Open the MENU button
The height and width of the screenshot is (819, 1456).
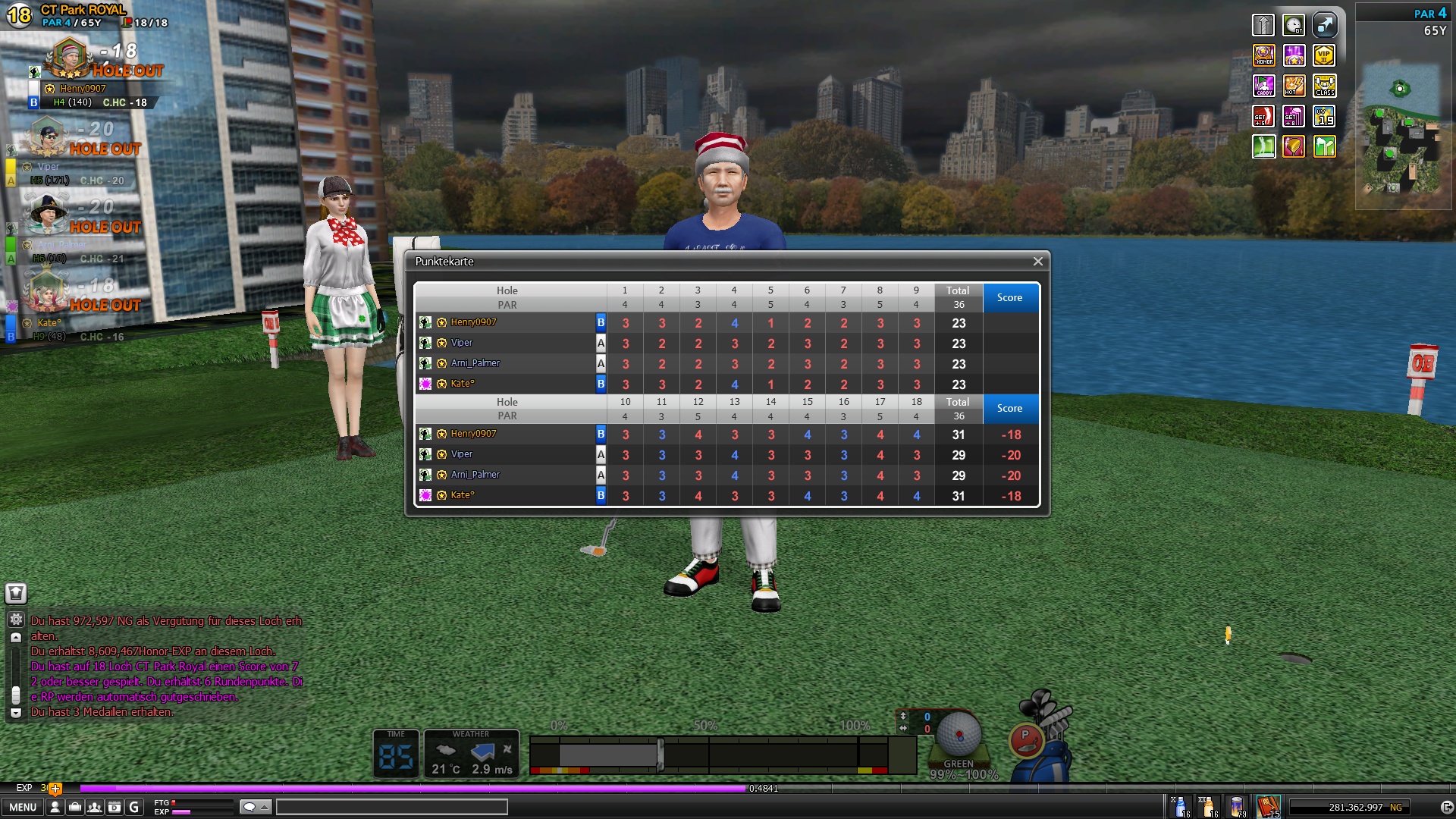tap(23, 807)
